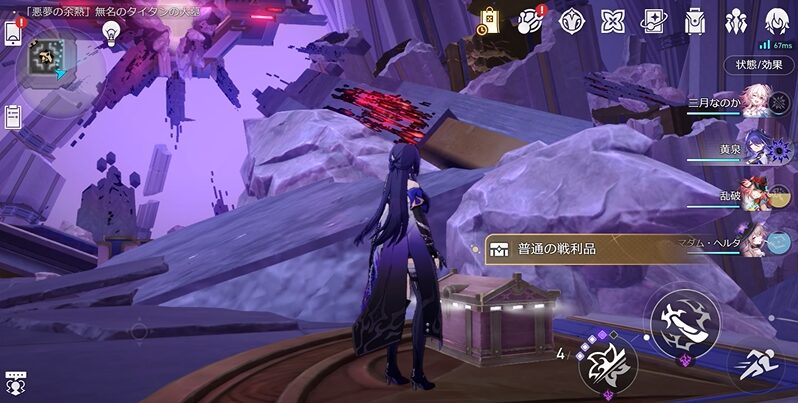Open the chat icon at bottom left

(15, 382)
